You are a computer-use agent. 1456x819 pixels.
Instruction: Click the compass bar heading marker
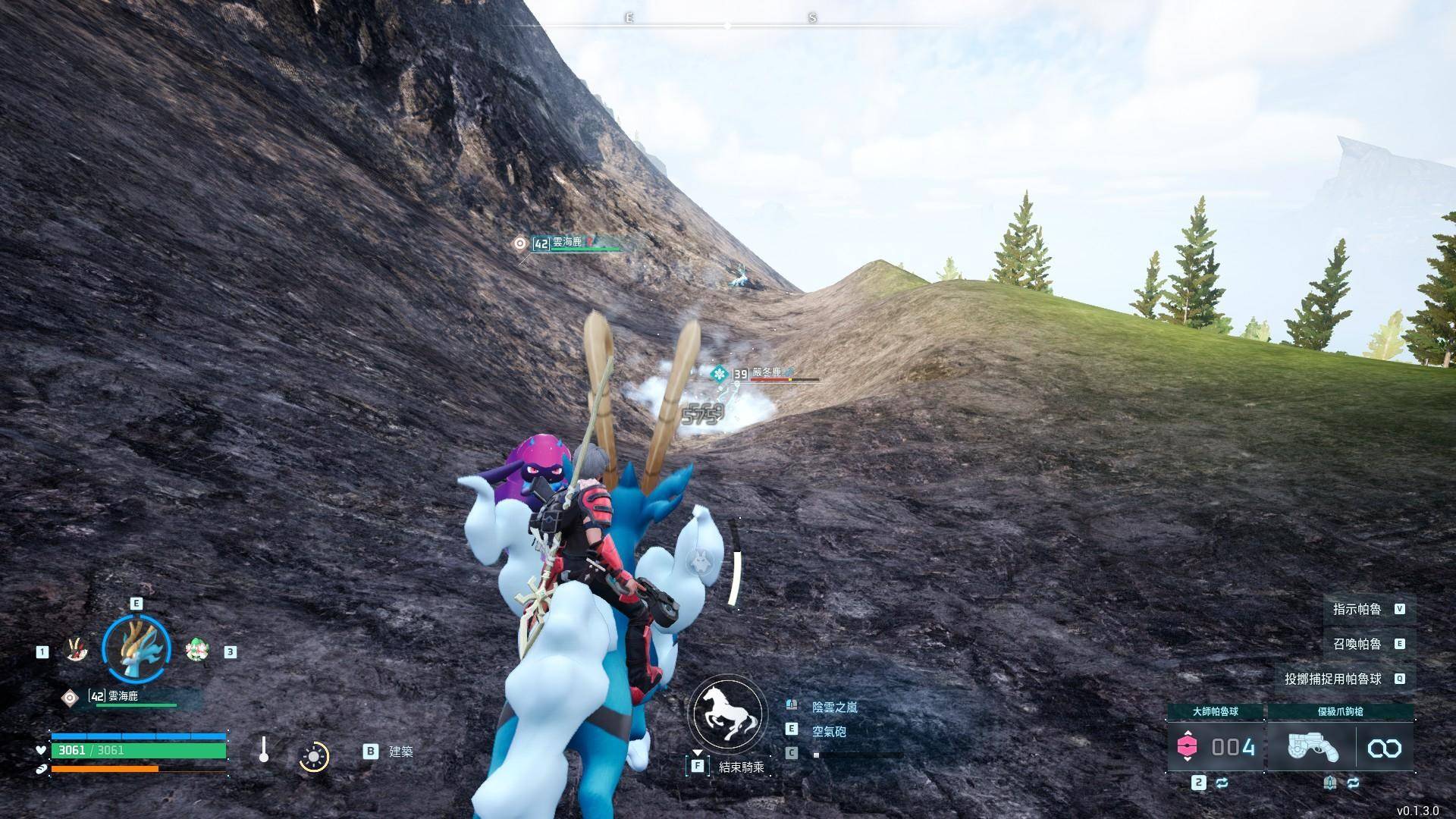coord(727,26)
